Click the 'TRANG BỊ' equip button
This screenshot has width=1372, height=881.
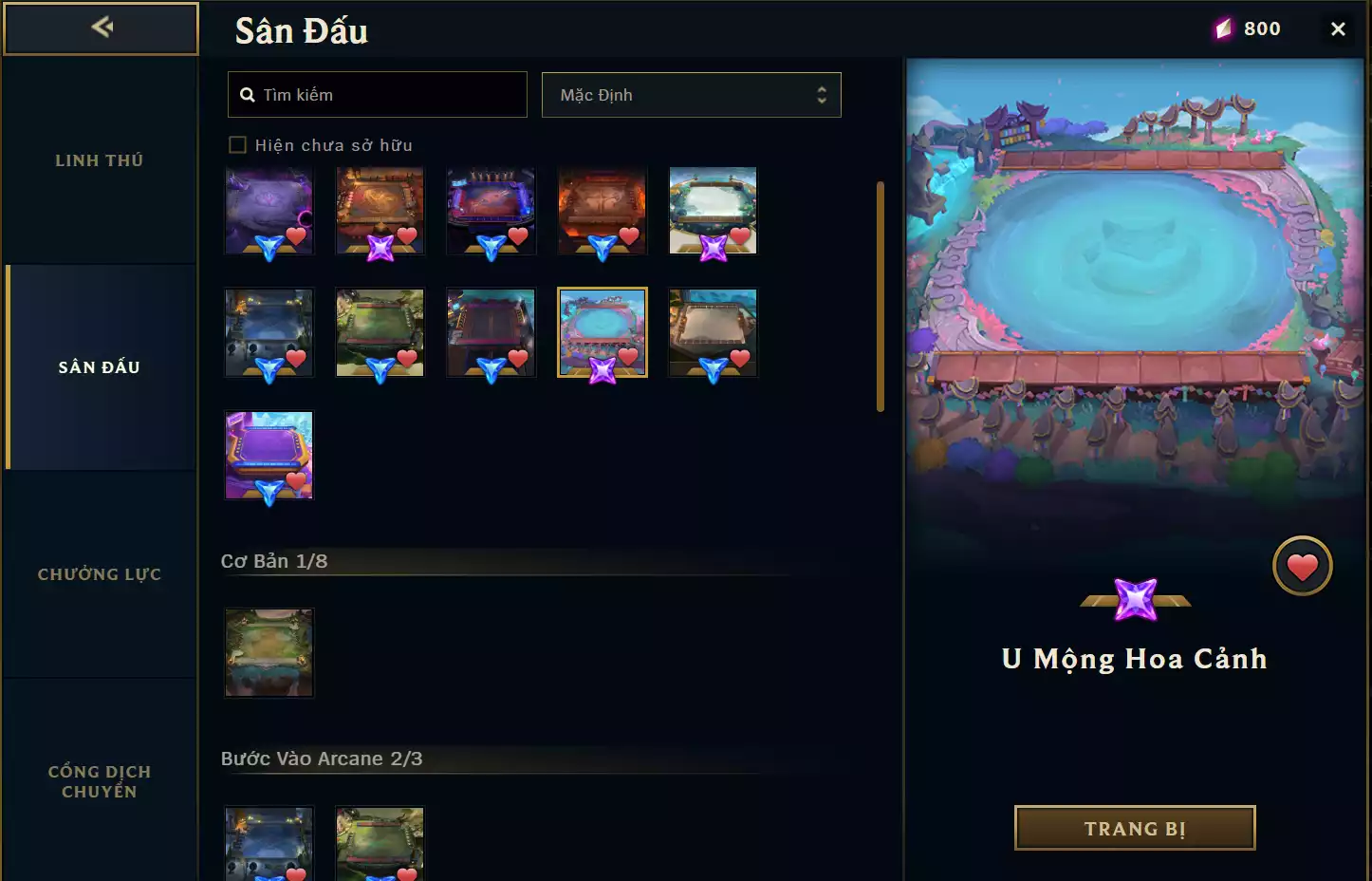point(1134,828)
